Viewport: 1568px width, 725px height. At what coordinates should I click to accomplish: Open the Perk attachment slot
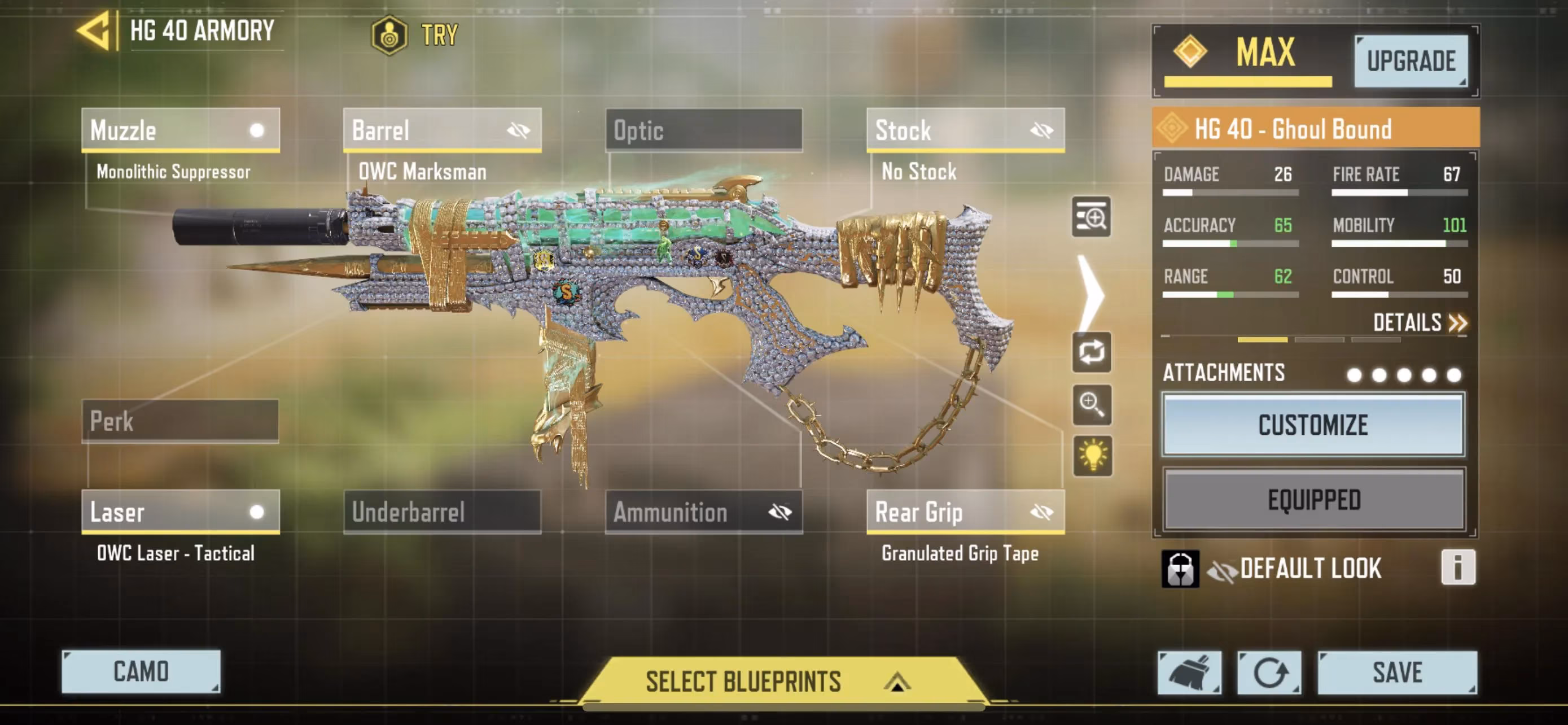coord(179,421)
